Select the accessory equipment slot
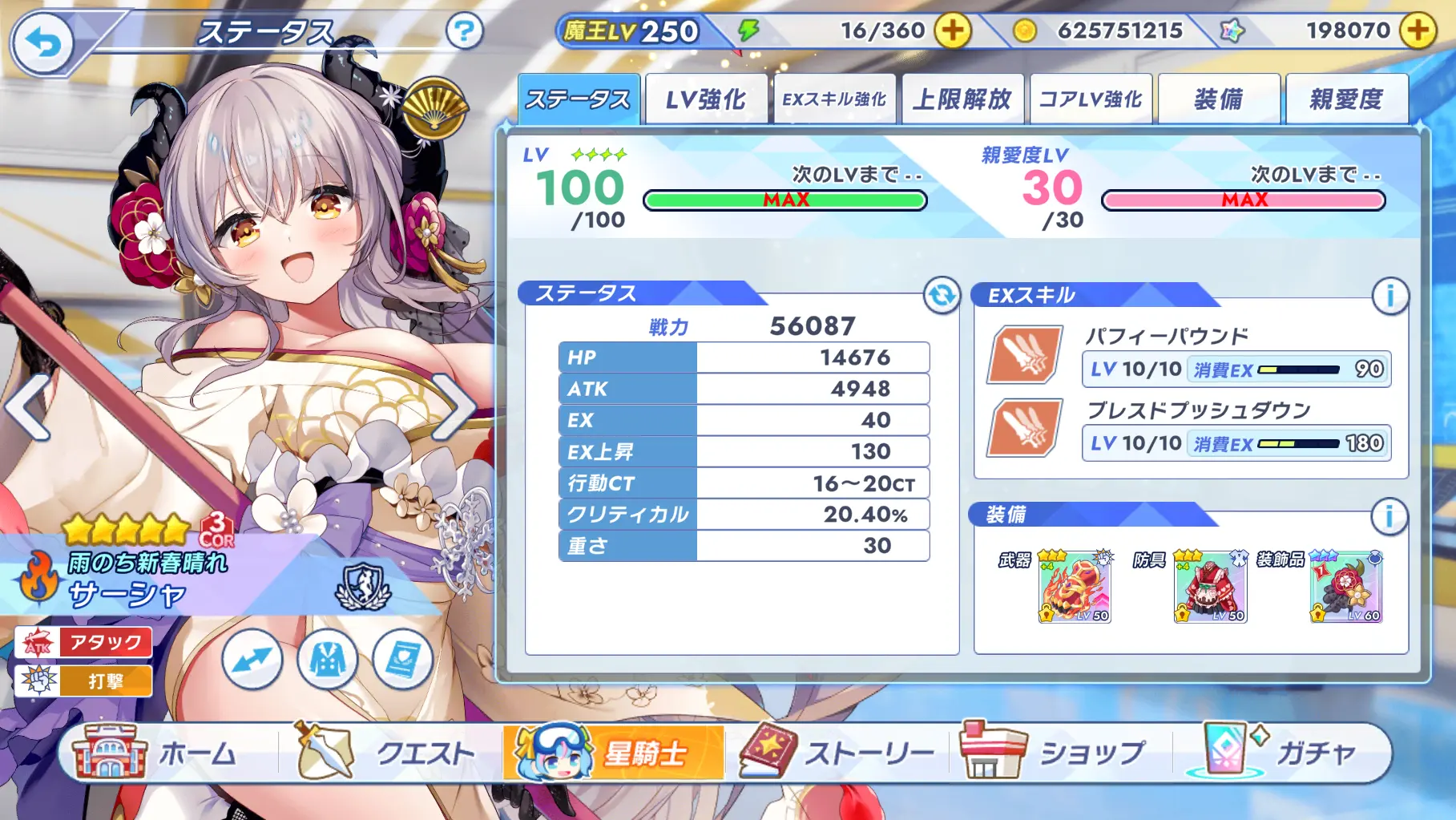1456x820 pixels. 1346,587
